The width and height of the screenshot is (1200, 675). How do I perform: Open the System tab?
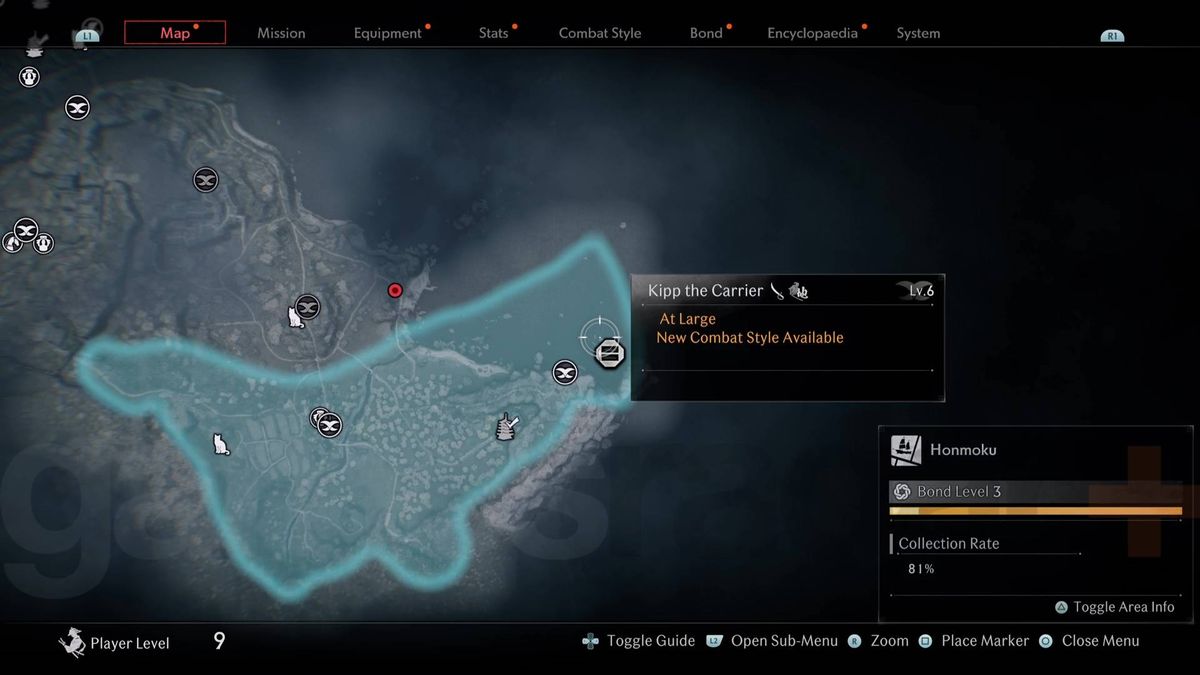pyautogui.click(x=918, y=33)
